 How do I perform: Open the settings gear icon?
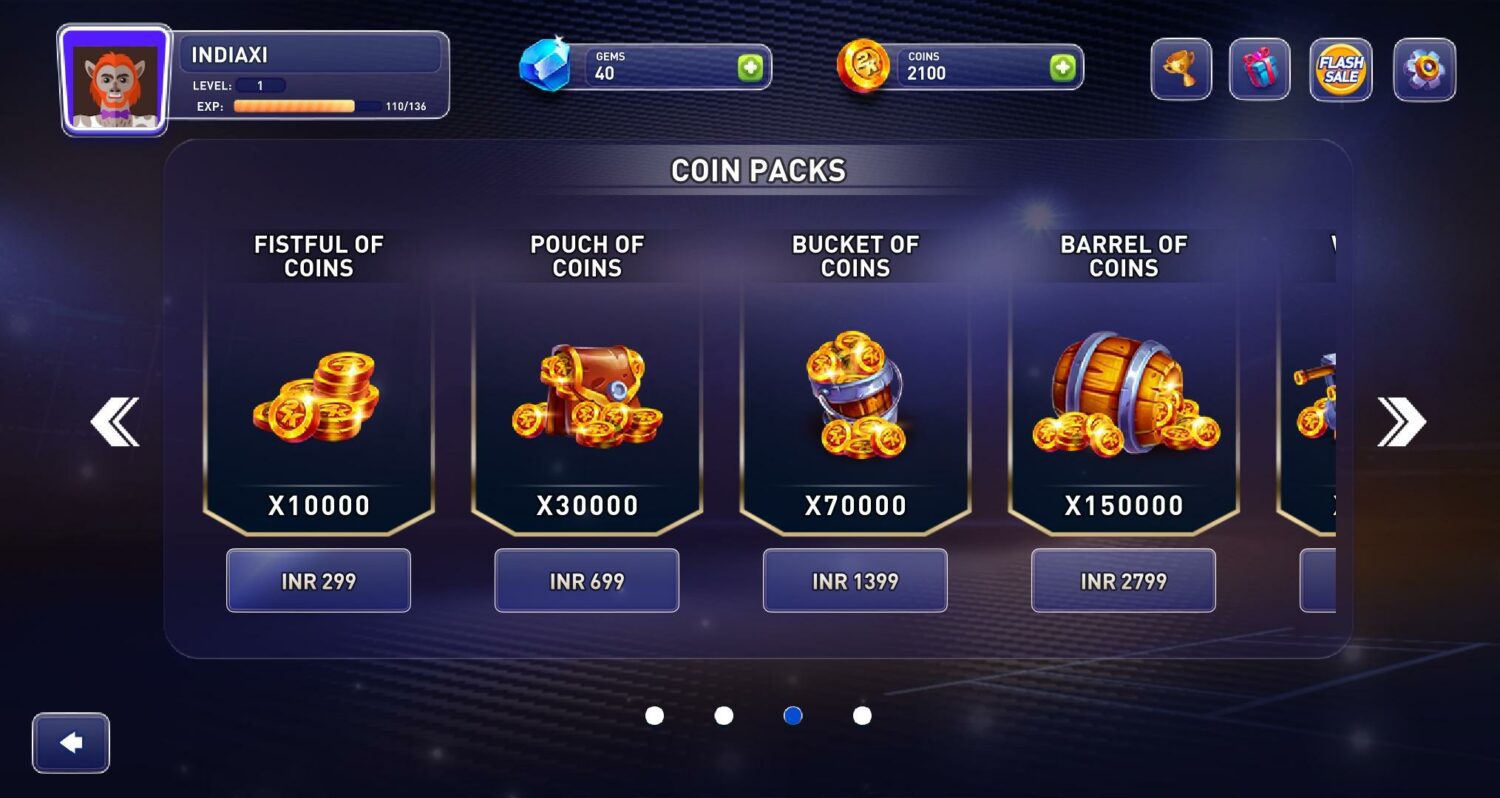(1425, 70)
